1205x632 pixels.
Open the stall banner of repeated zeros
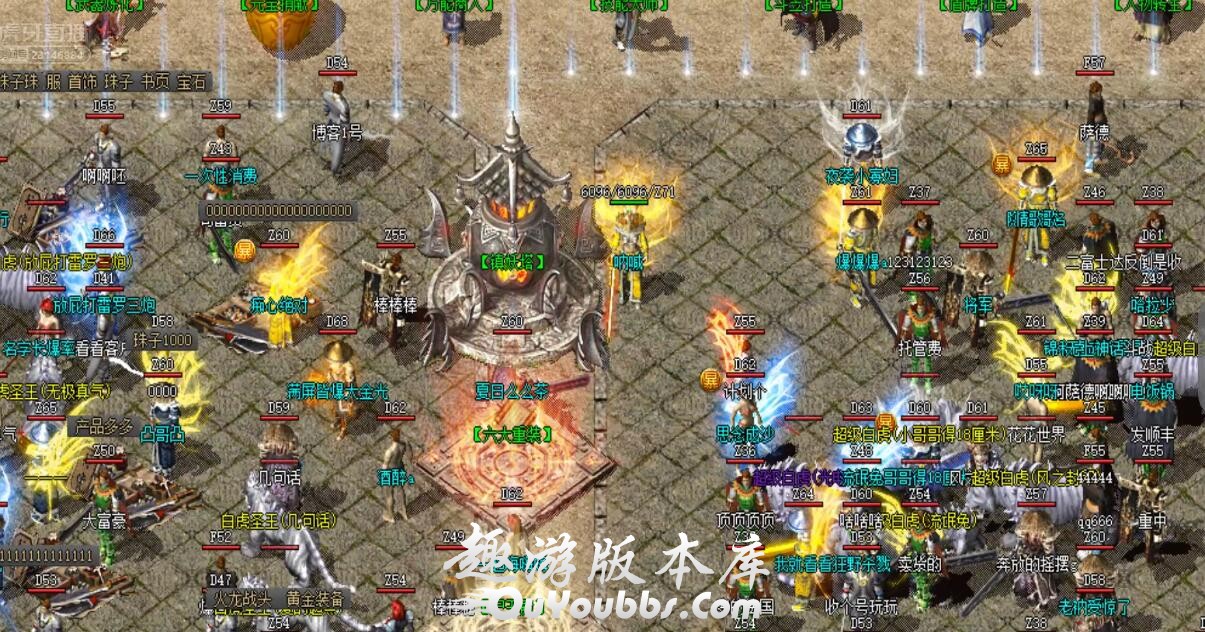pyautogui.click(x=279, y=211)
